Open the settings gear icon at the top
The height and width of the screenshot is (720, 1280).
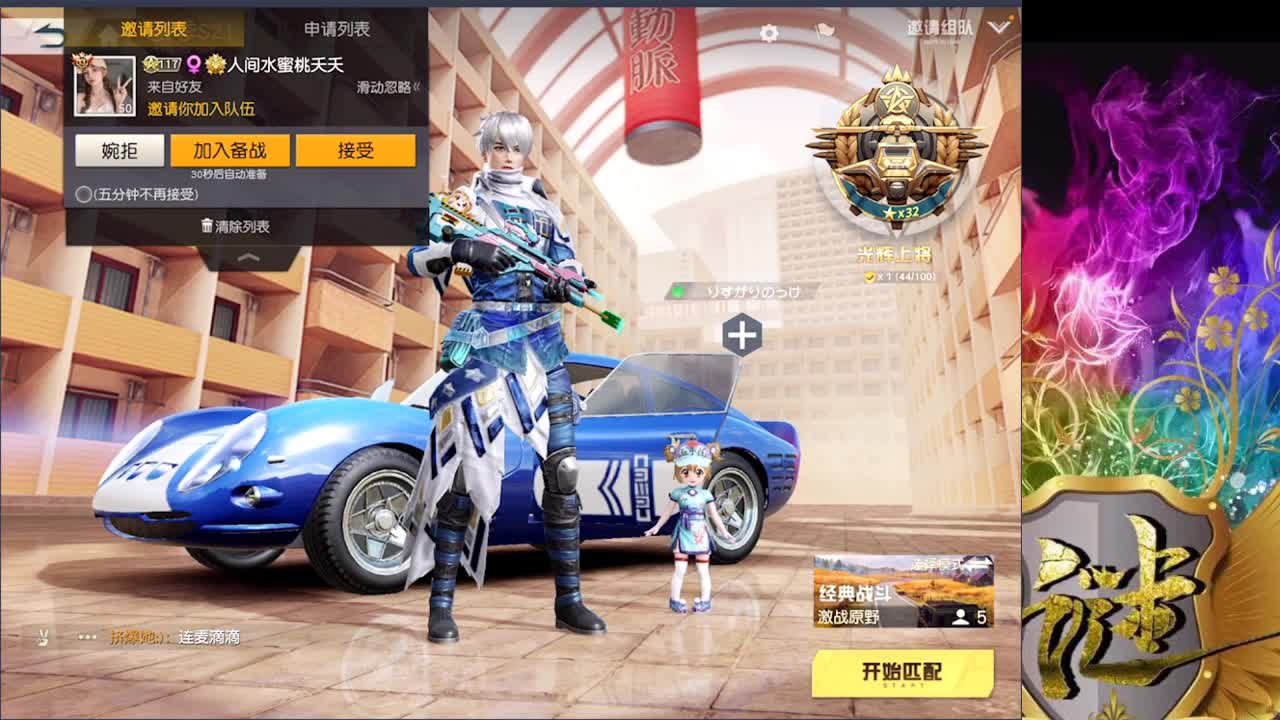767,33
